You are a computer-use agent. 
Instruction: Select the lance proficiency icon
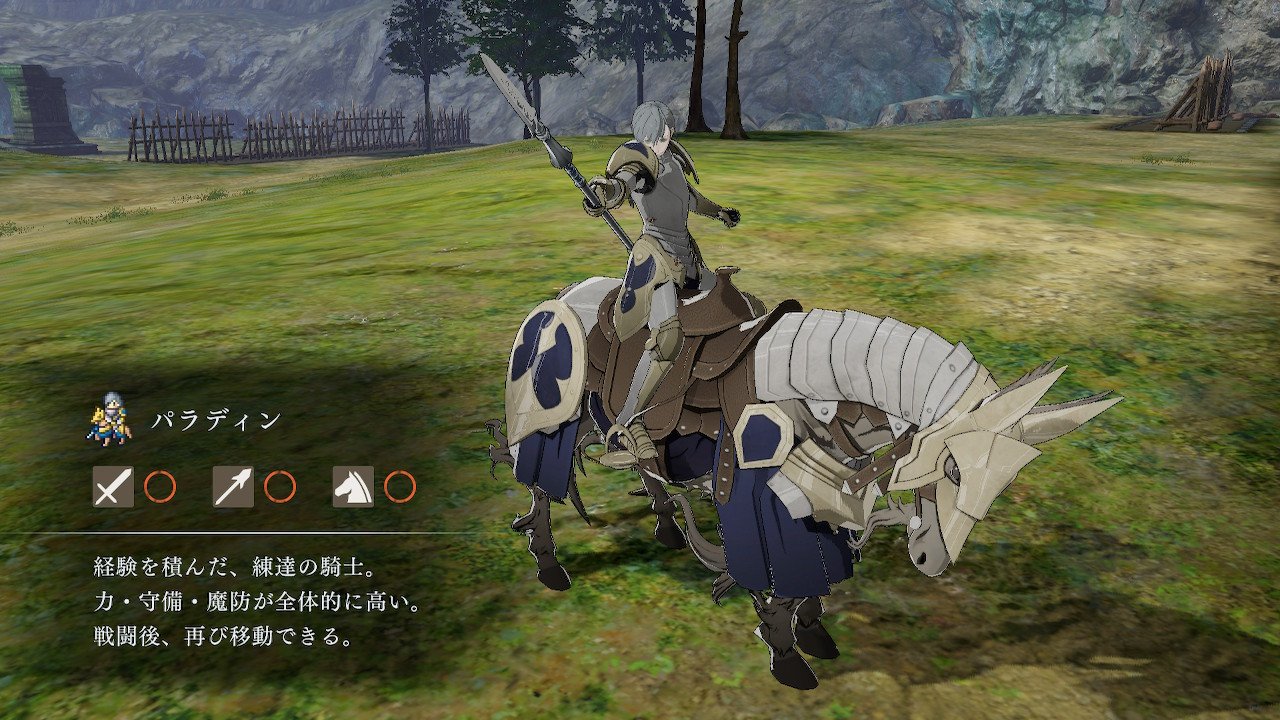233,487
